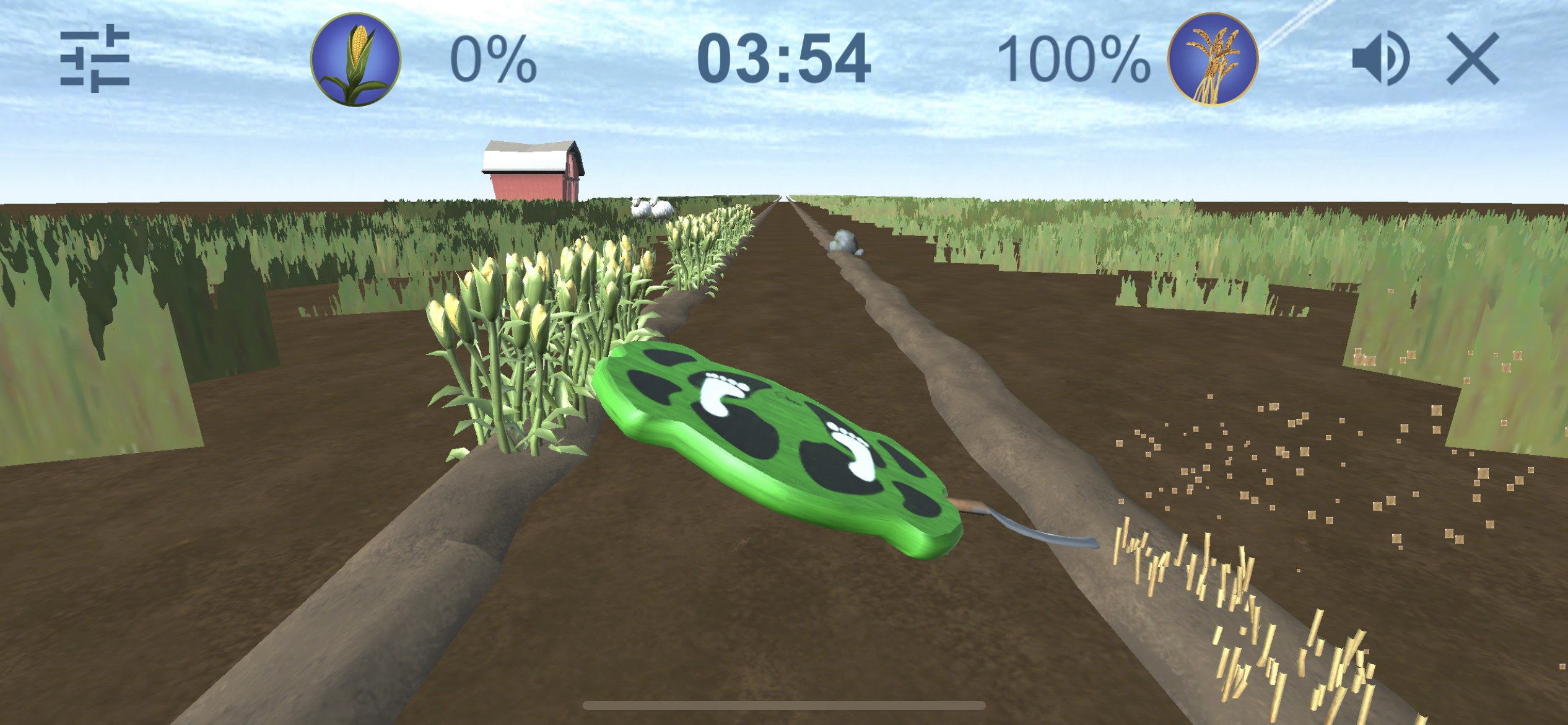Viewport: 1568px width, 725px height.
Task: Select the wheat crop icon
Action: [1213, 59]
